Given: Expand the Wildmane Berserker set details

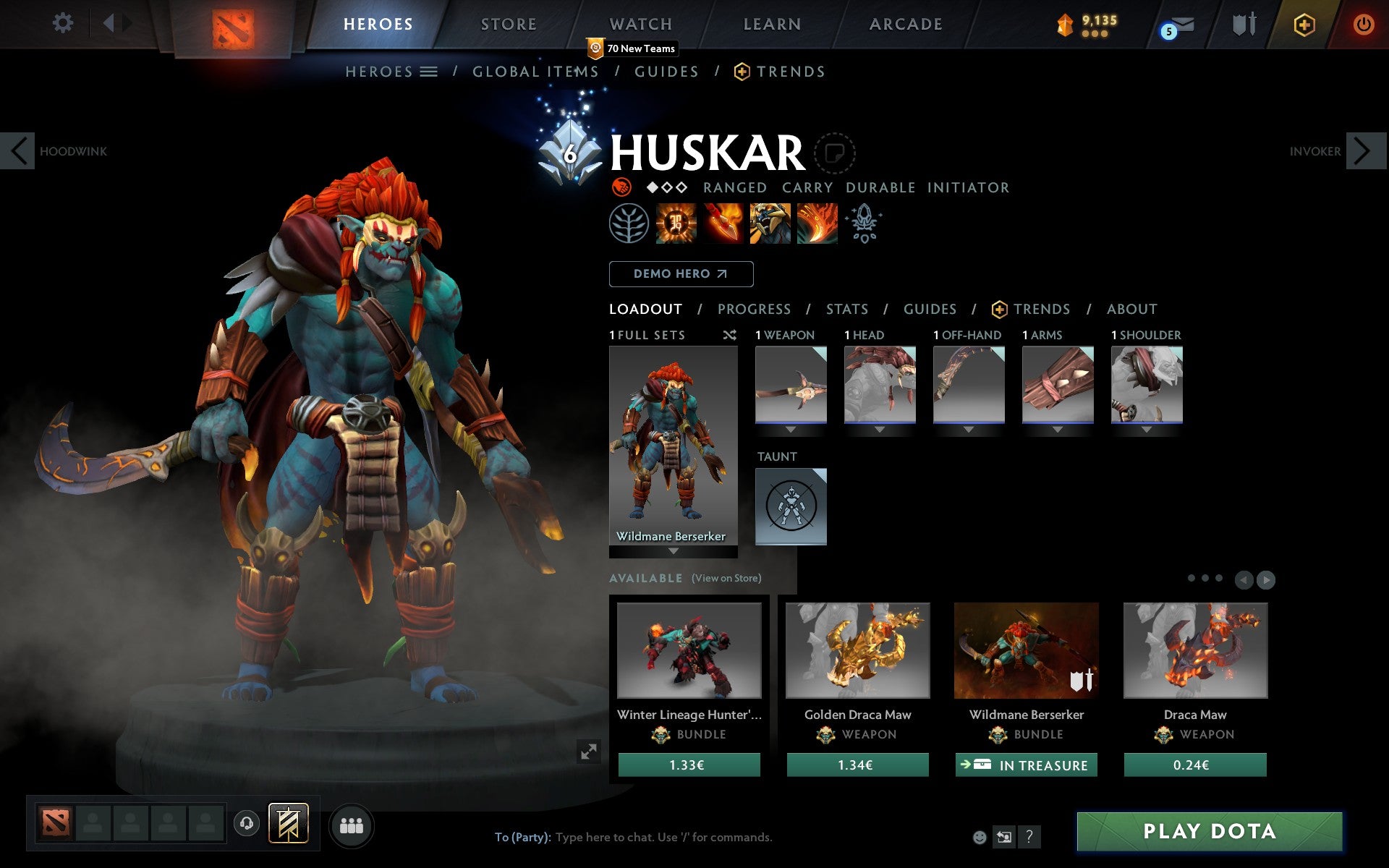Looking at the screenshot, I should 674,550.
